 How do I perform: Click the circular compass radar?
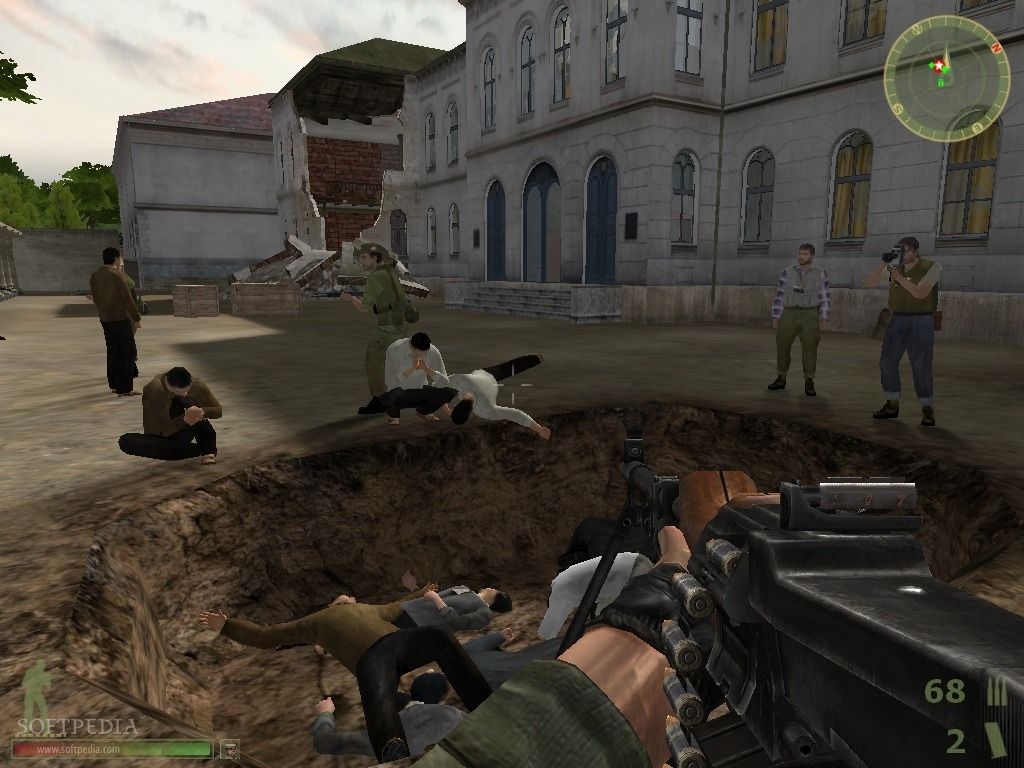click(941, 79)
